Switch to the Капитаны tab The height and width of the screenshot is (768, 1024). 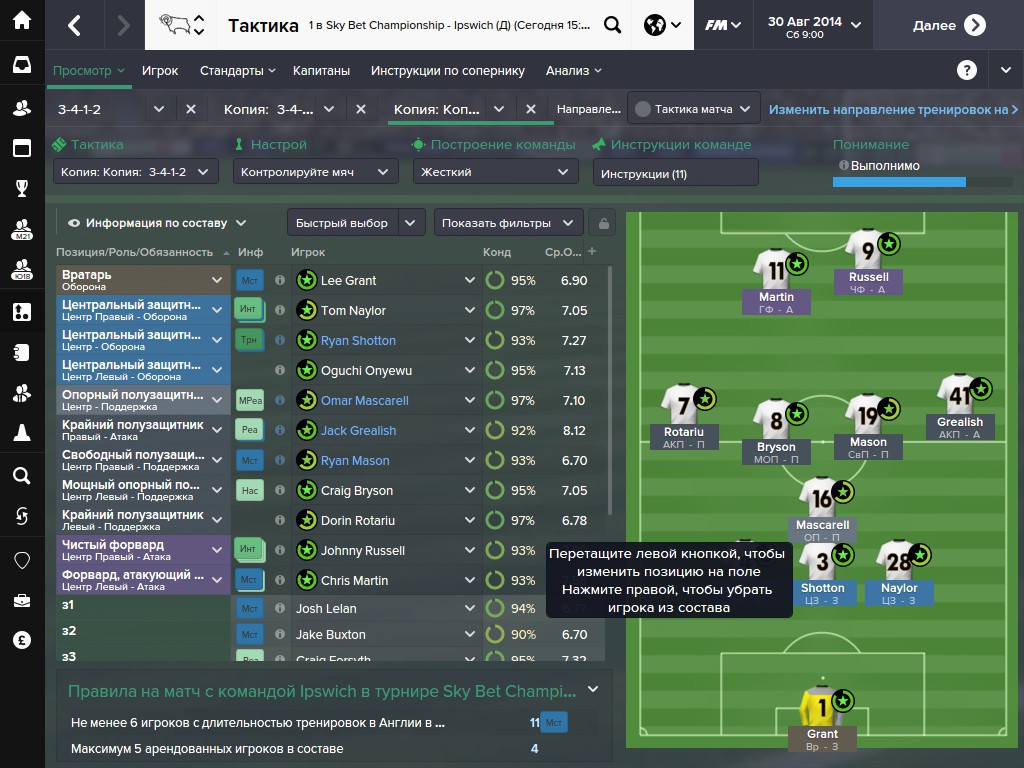tap(321, 71)
